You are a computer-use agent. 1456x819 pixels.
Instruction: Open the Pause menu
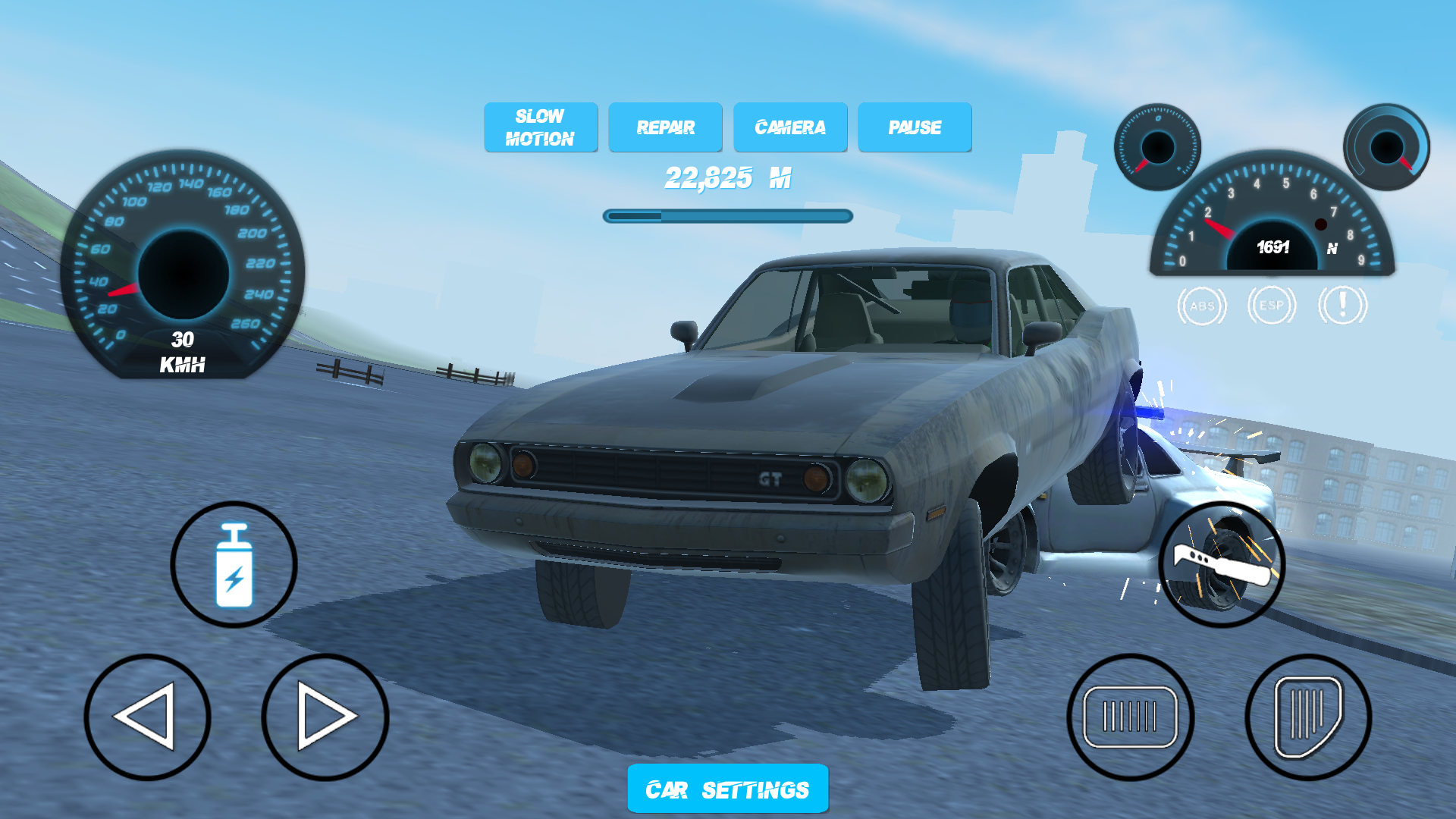click(915, 127)
